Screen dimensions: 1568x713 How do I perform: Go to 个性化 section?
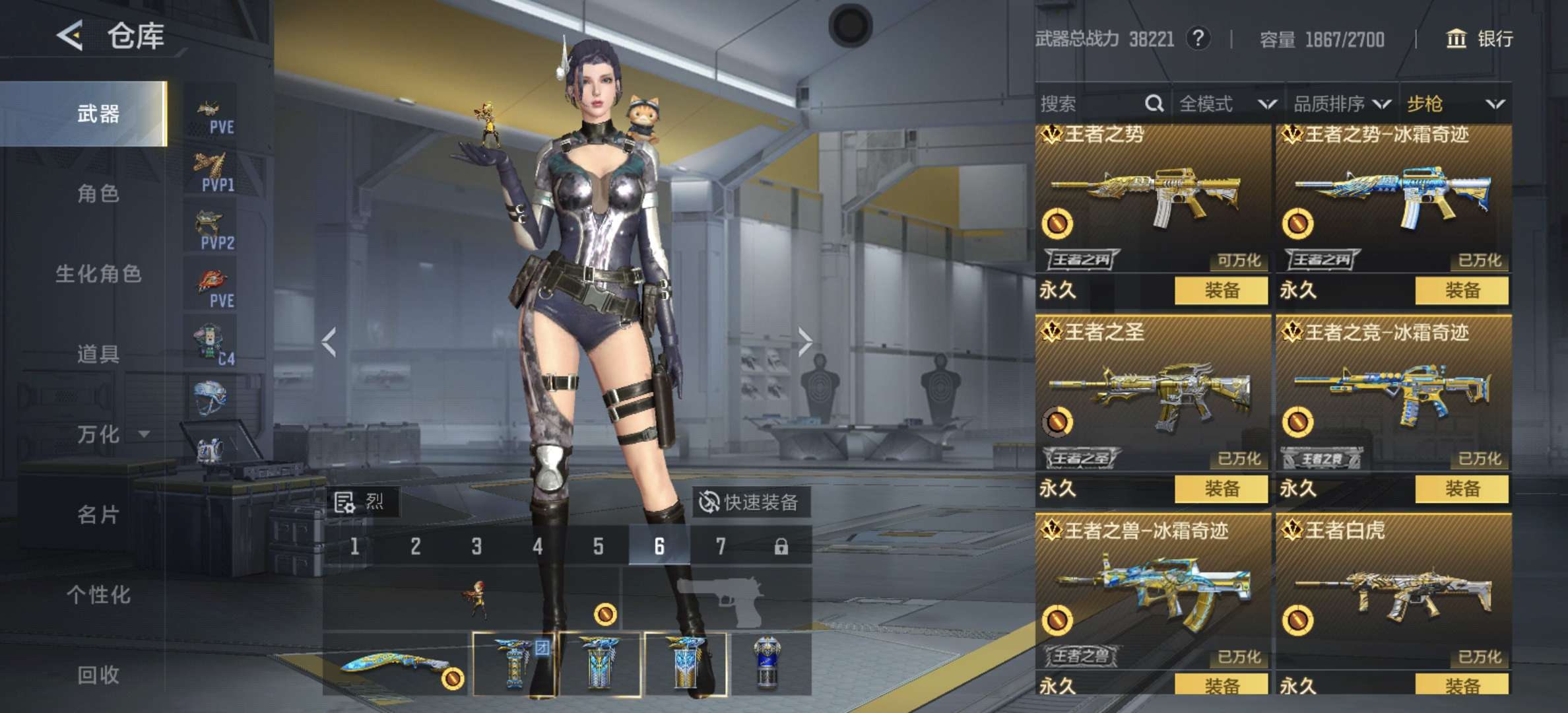98,595
